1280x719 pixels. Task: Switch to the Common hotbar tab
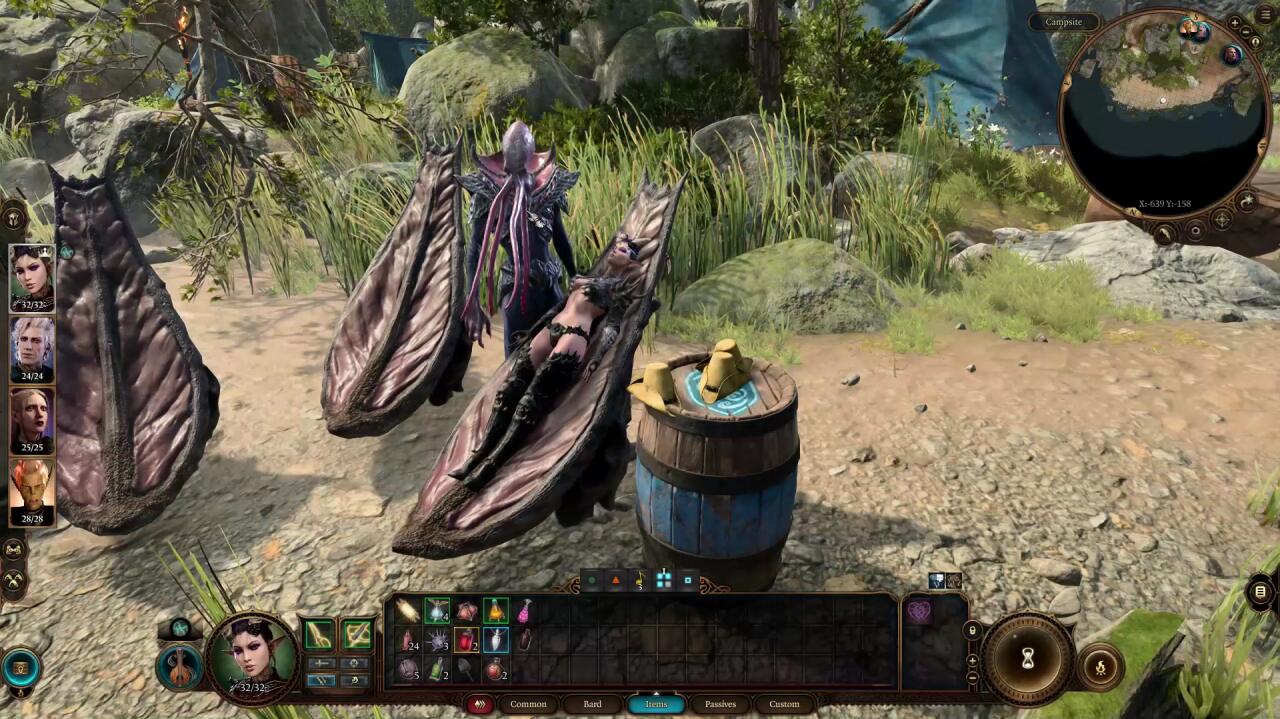point(528,704)
